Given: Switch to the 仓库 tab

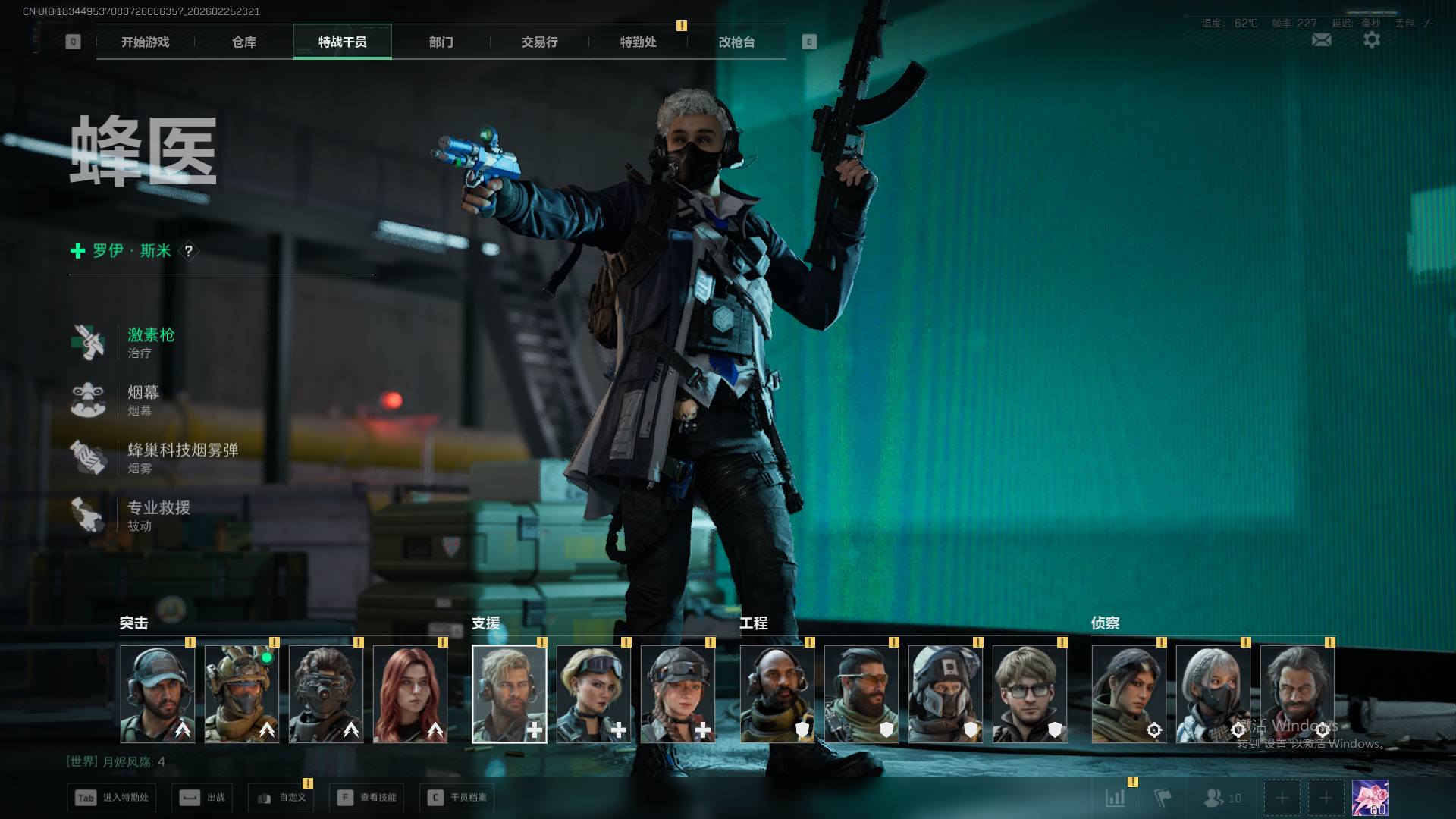Looking at the screenshot, I should click(243, 42).
